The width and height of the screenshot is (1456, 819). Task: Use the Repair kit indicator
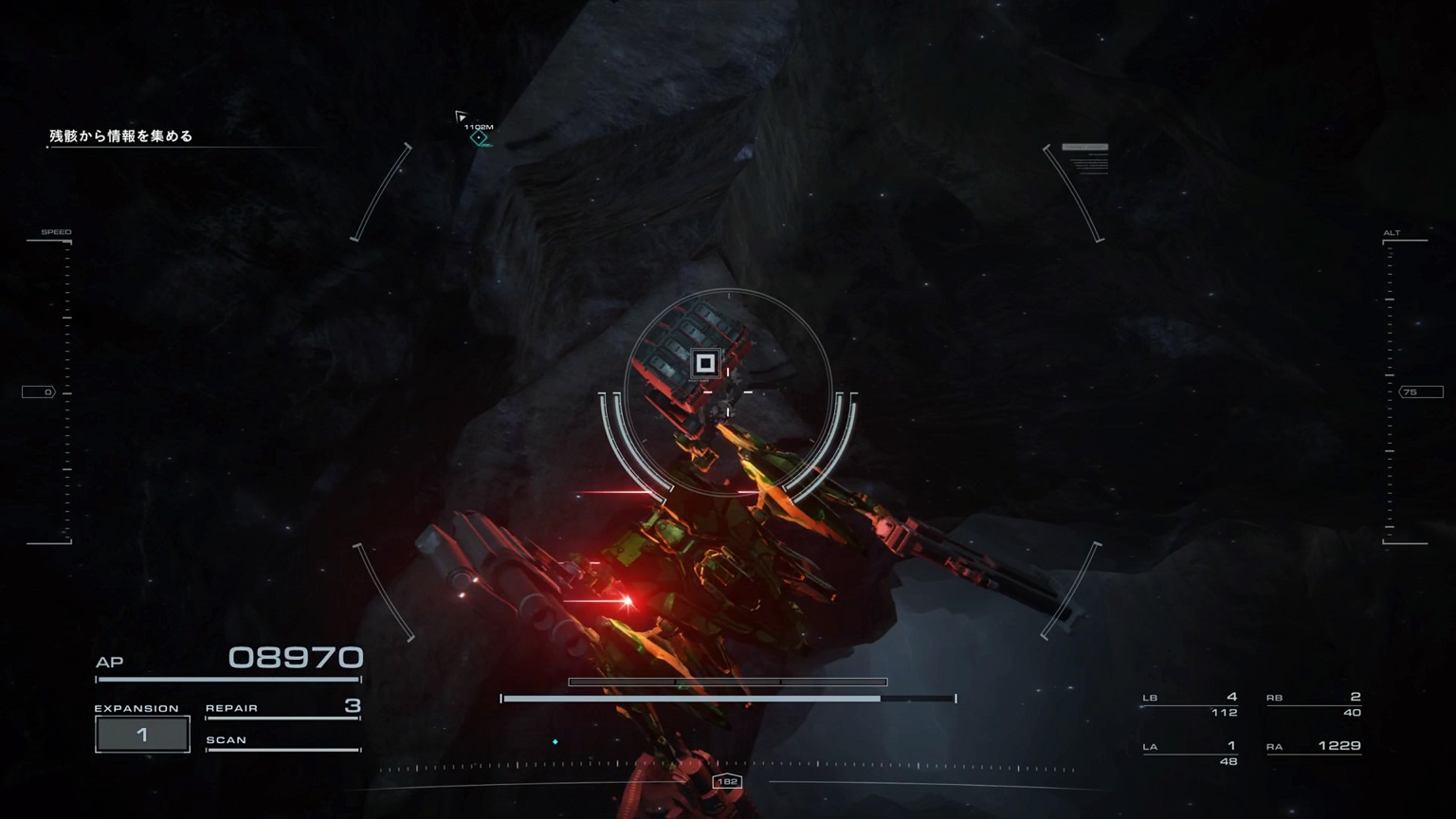(282, 708)
